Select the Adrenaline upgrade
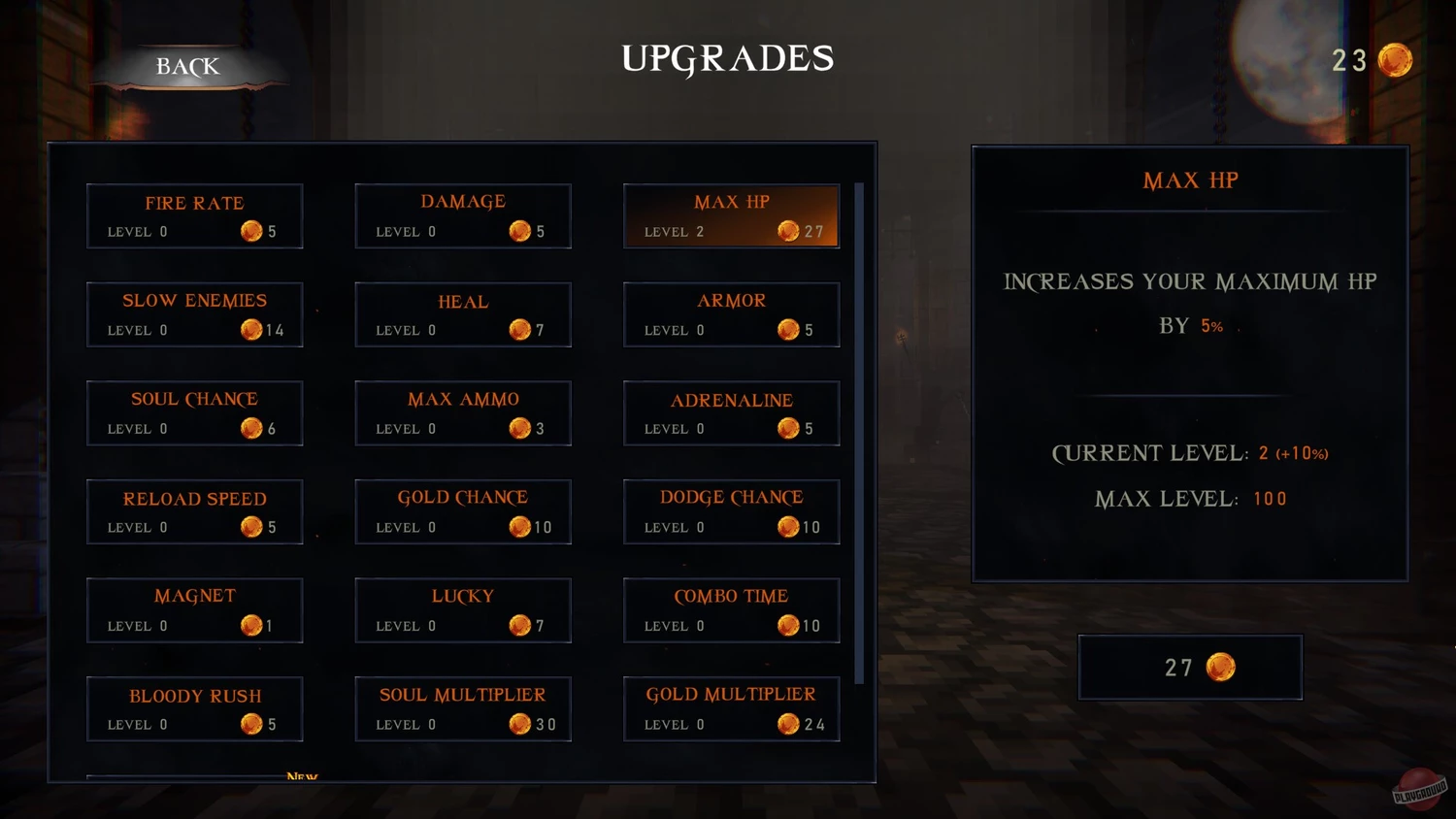The height and width of the screenshot is (819, 1456). (x=731, y=412)
